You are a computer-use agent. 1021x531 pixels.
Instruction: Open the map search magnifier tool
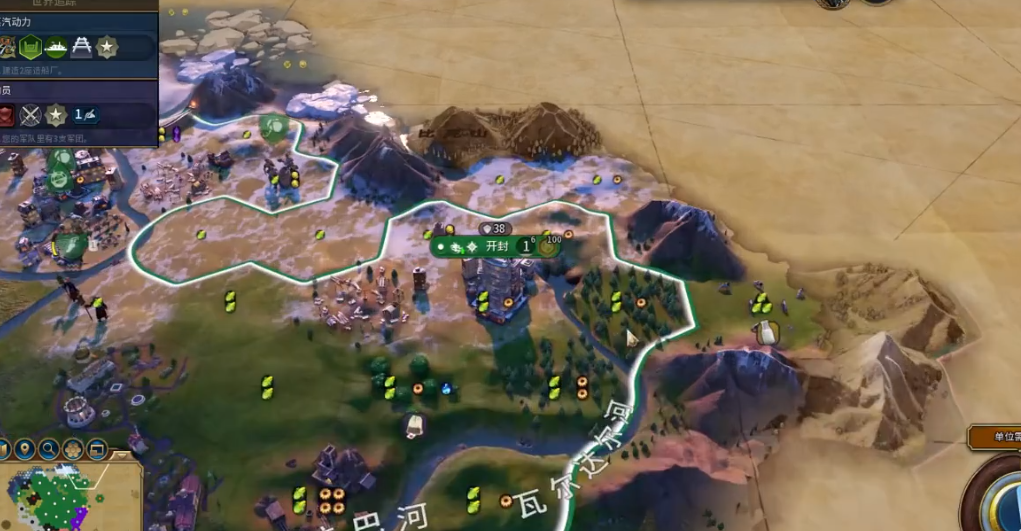[49, 449]
